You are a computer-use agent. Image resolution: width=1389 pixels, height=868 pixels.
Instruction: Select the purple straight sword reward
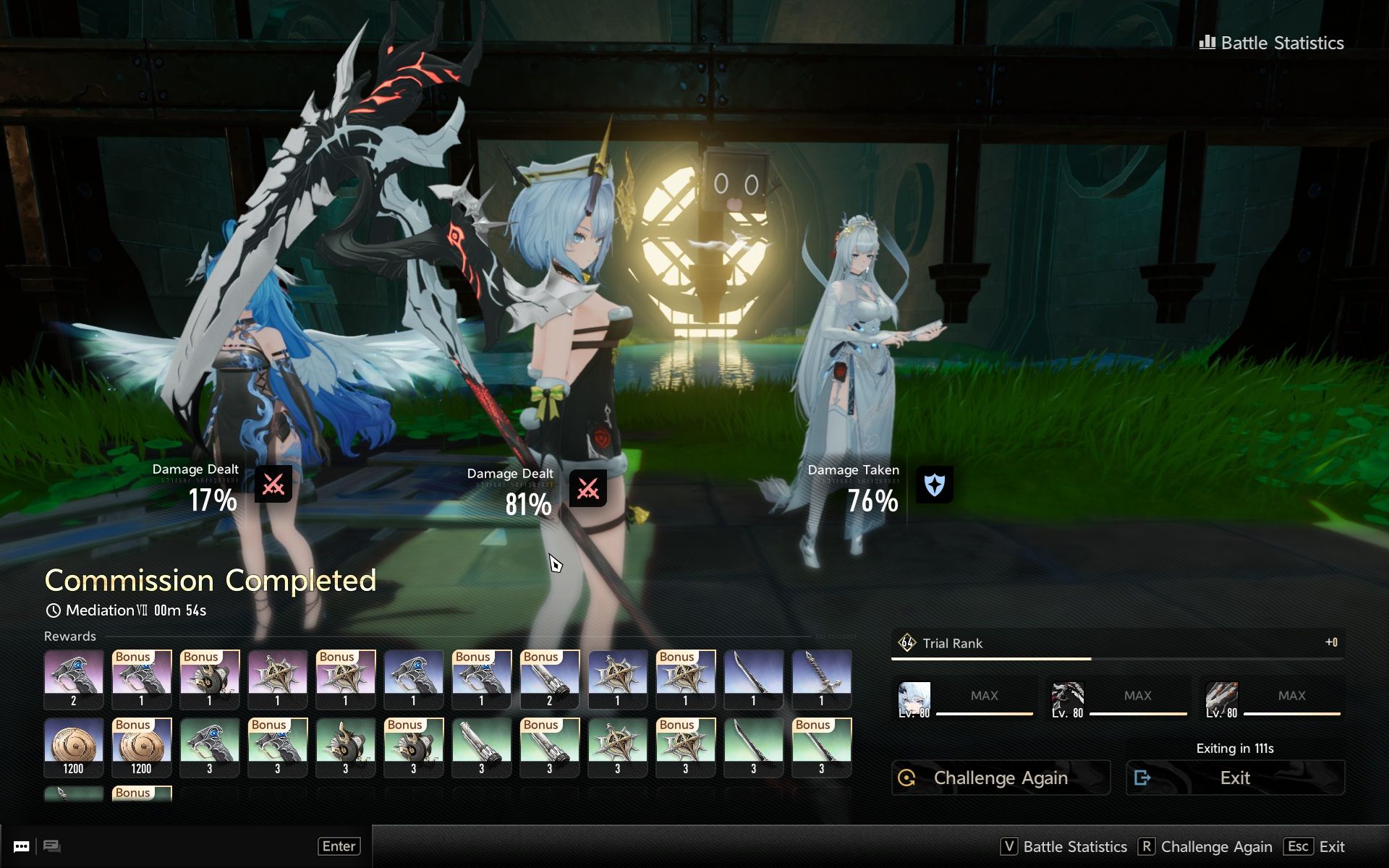pos(821,678)
